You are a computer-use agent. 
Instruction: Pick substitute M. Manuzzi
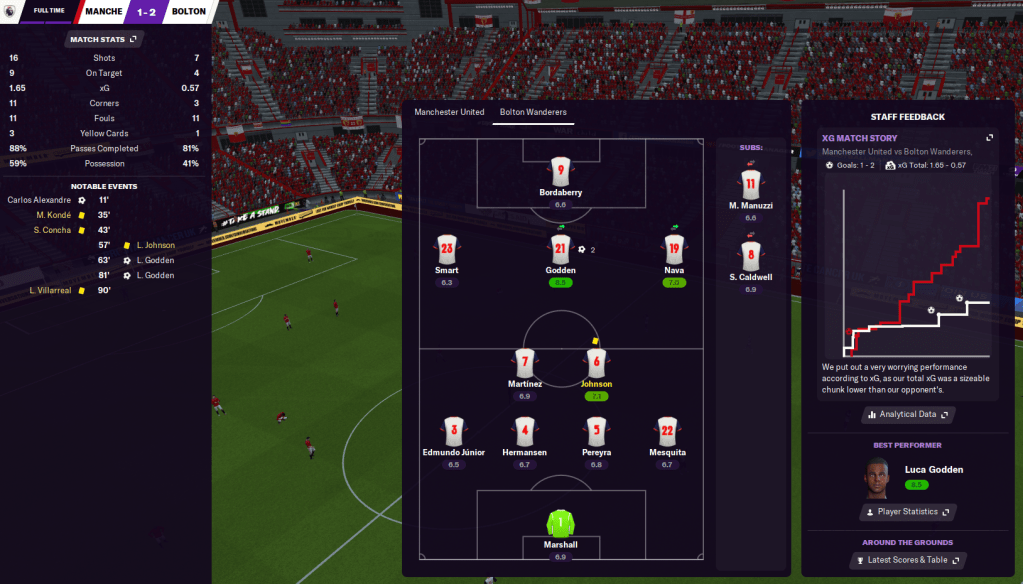[750, 184]
